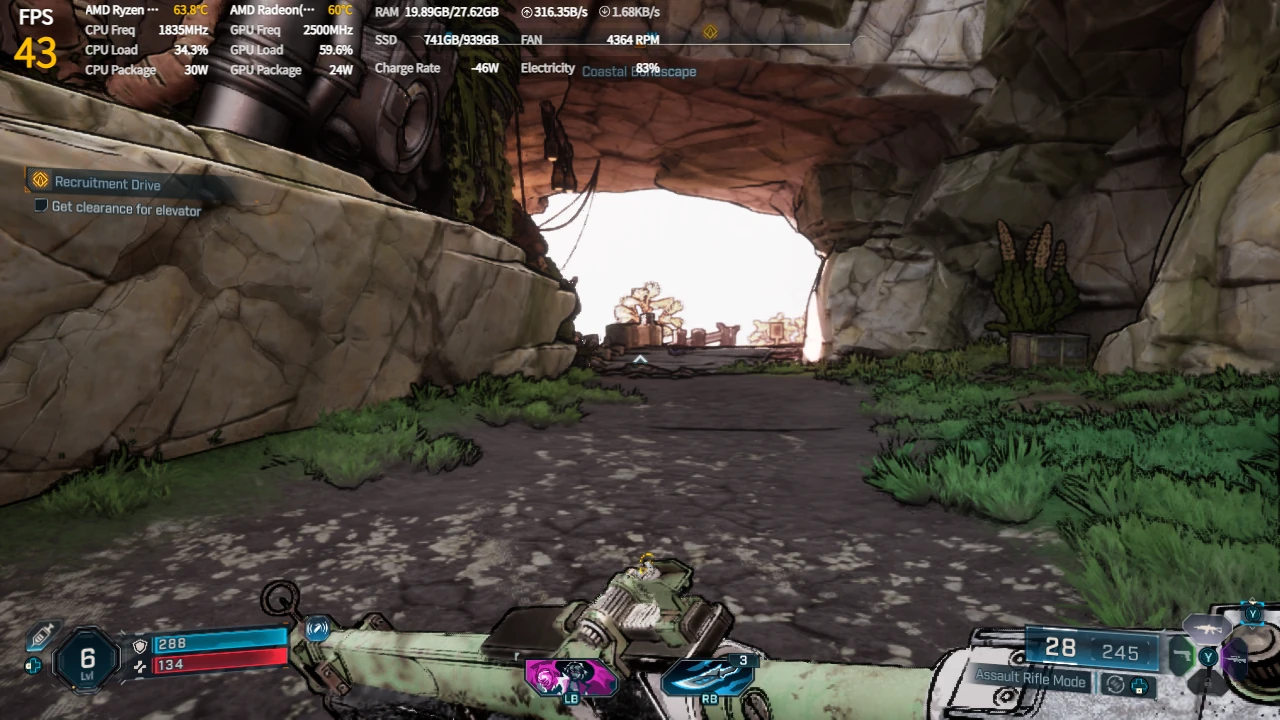1280x720 pixels.
Task: Expand the downward chevron below the Y button
Action: coord(1253,628)
